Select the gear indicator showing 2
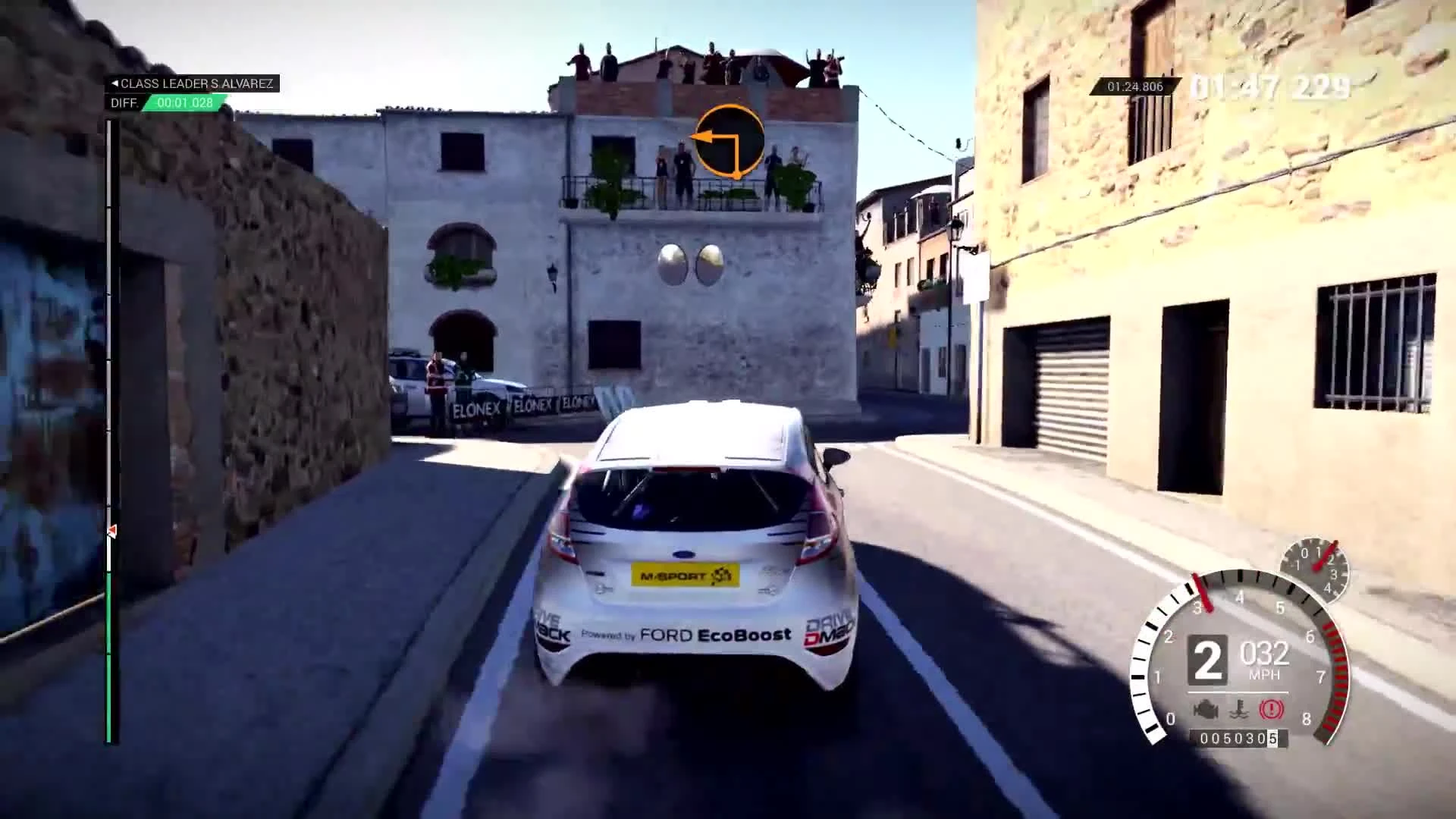 click(x=1209, y=660)
